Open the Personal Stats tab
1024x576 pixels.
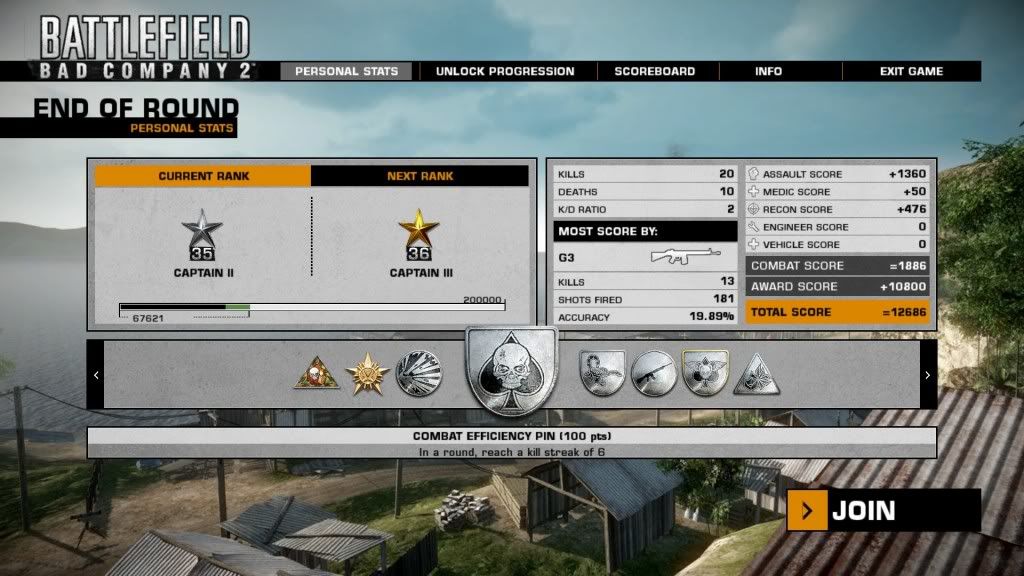coord(346,71)
